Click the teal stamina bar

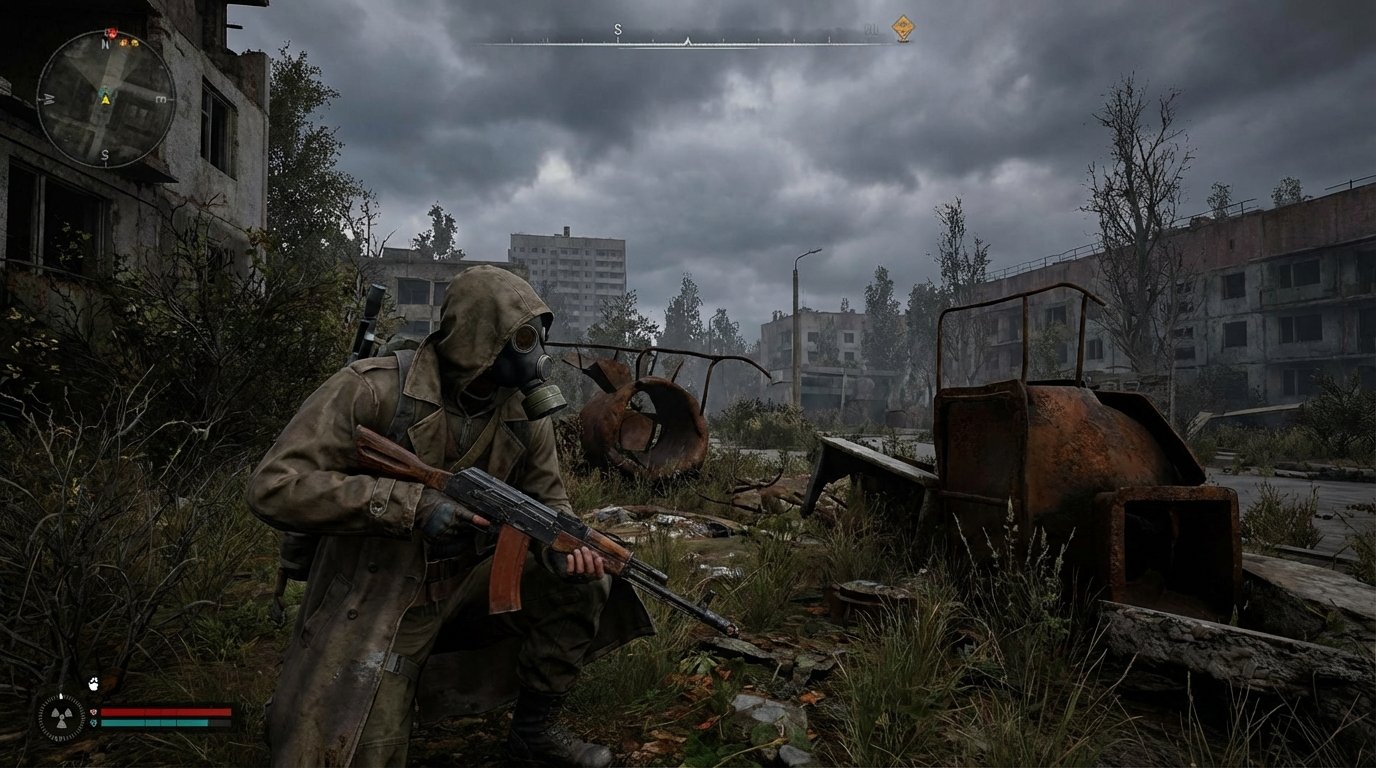(x=156, y=723)
